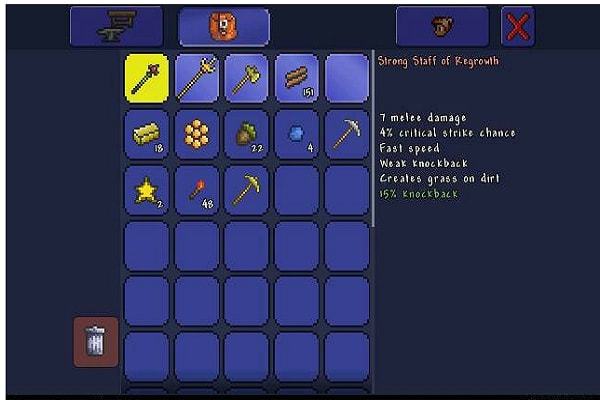Select the gold bar stack

(147, 134)
